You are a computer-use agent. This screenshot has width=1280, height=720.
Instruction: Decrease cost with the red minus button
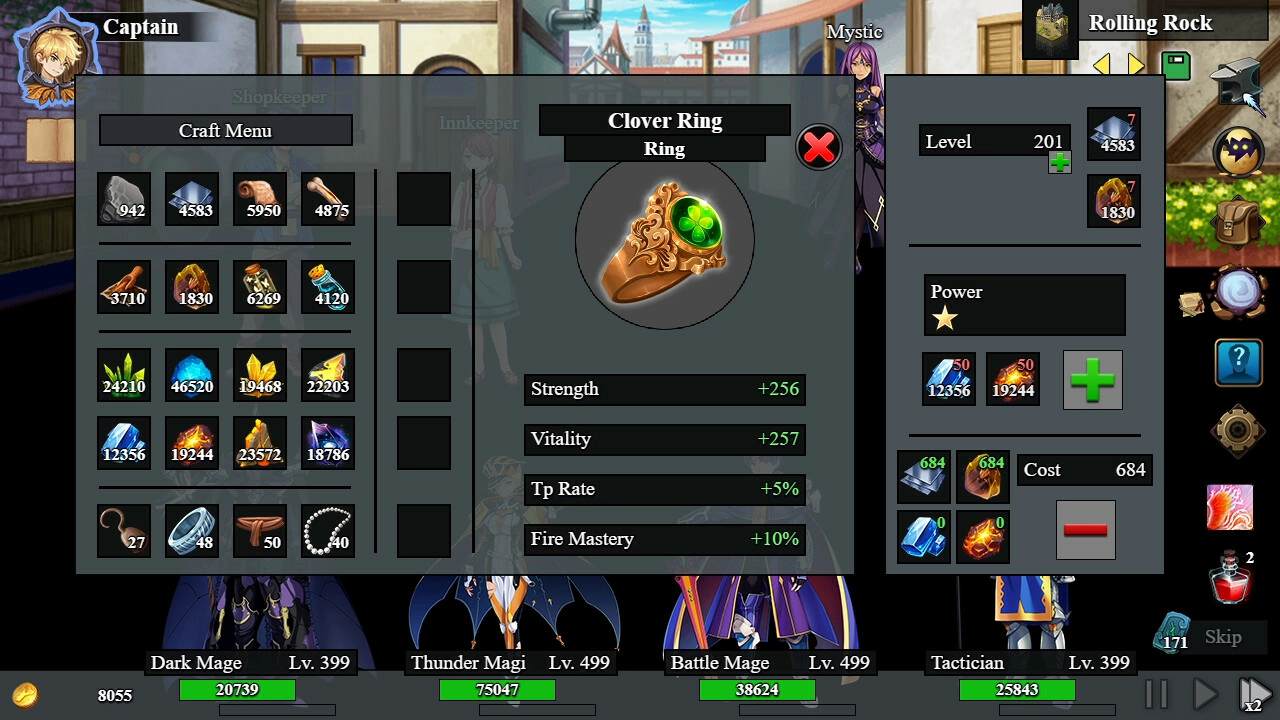[x=1085, y=530]
